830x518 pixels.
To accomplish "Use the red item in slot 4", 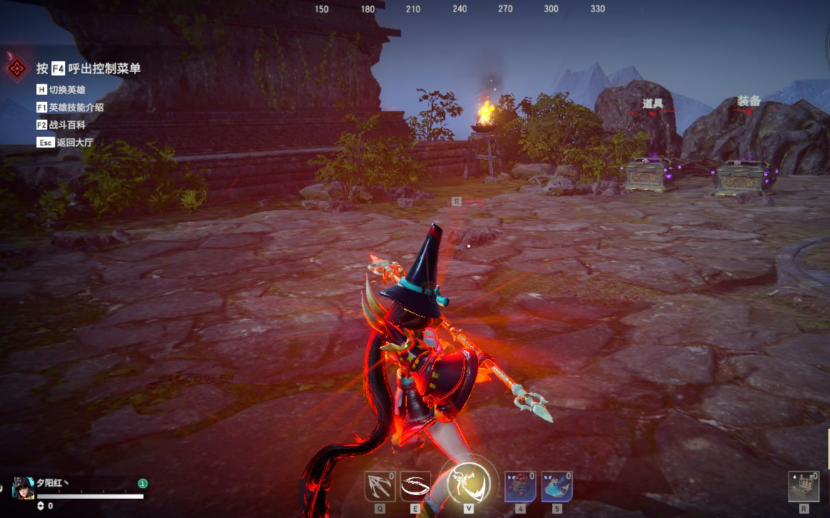I will click(x=520, y=486).
